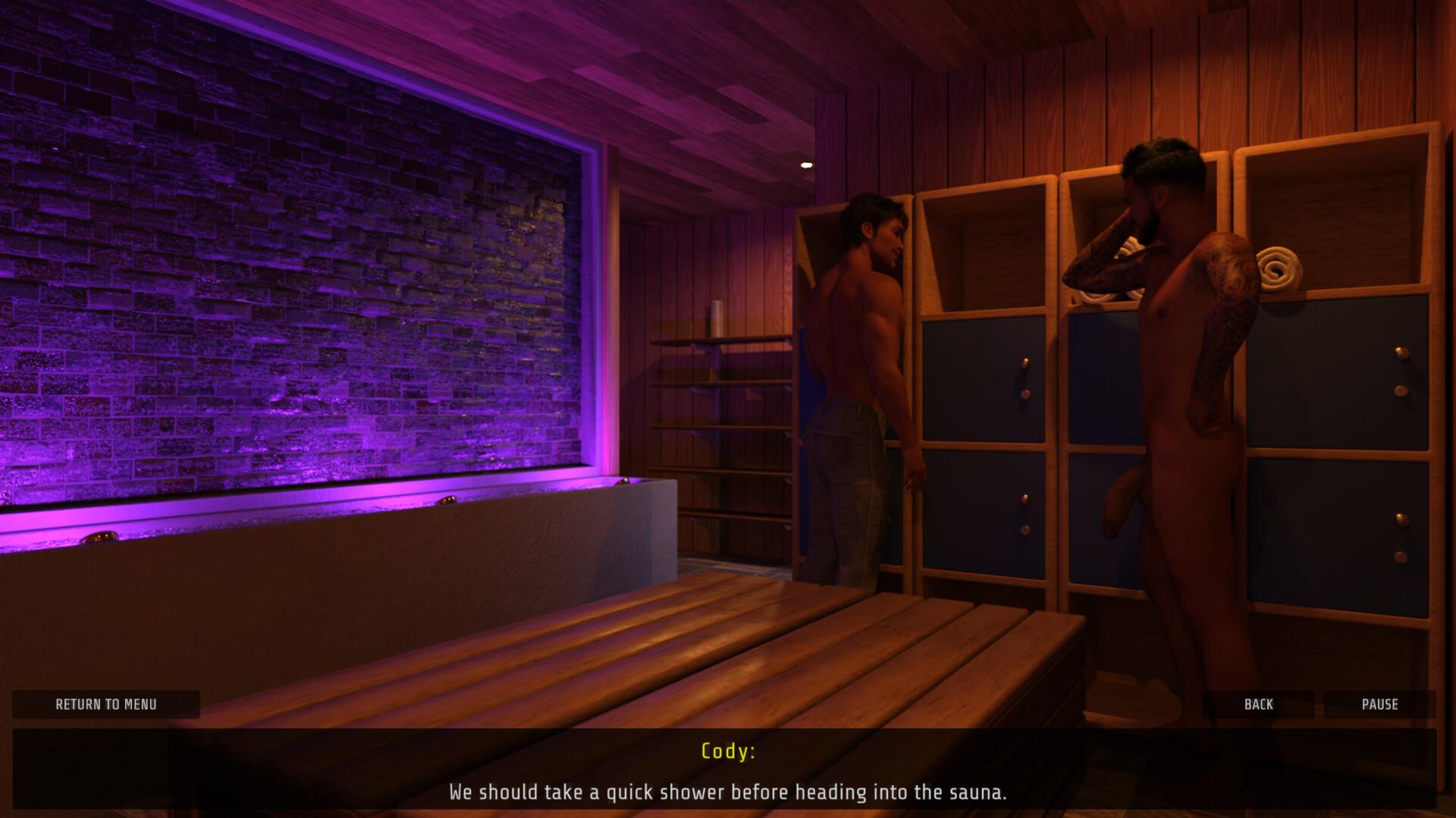
Task: Click the Return to Menu button
Action: (106, 704)
